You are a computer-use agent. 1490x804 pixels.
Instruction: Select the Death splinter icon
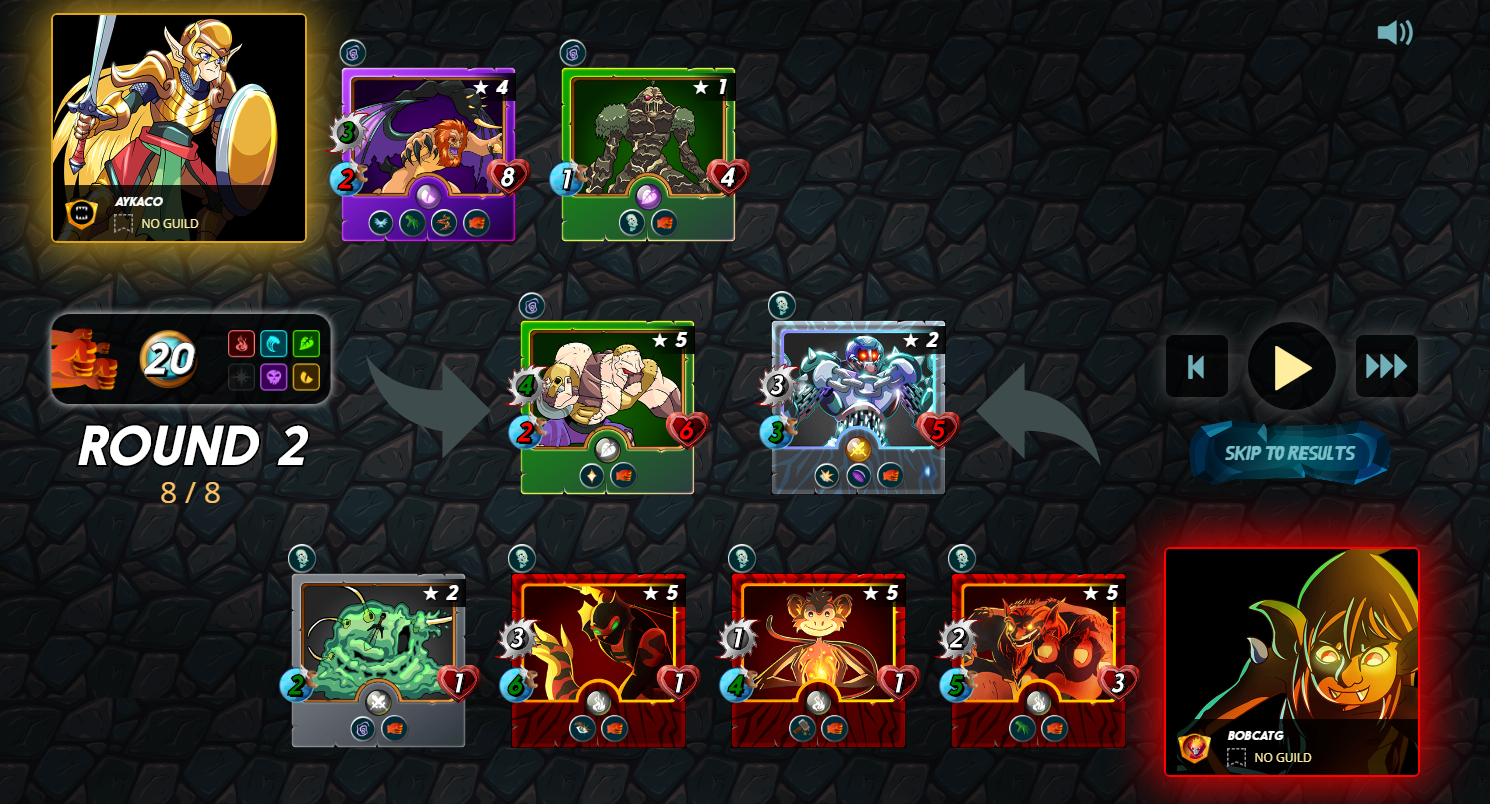pyautogui.click(x=274, y=377)
